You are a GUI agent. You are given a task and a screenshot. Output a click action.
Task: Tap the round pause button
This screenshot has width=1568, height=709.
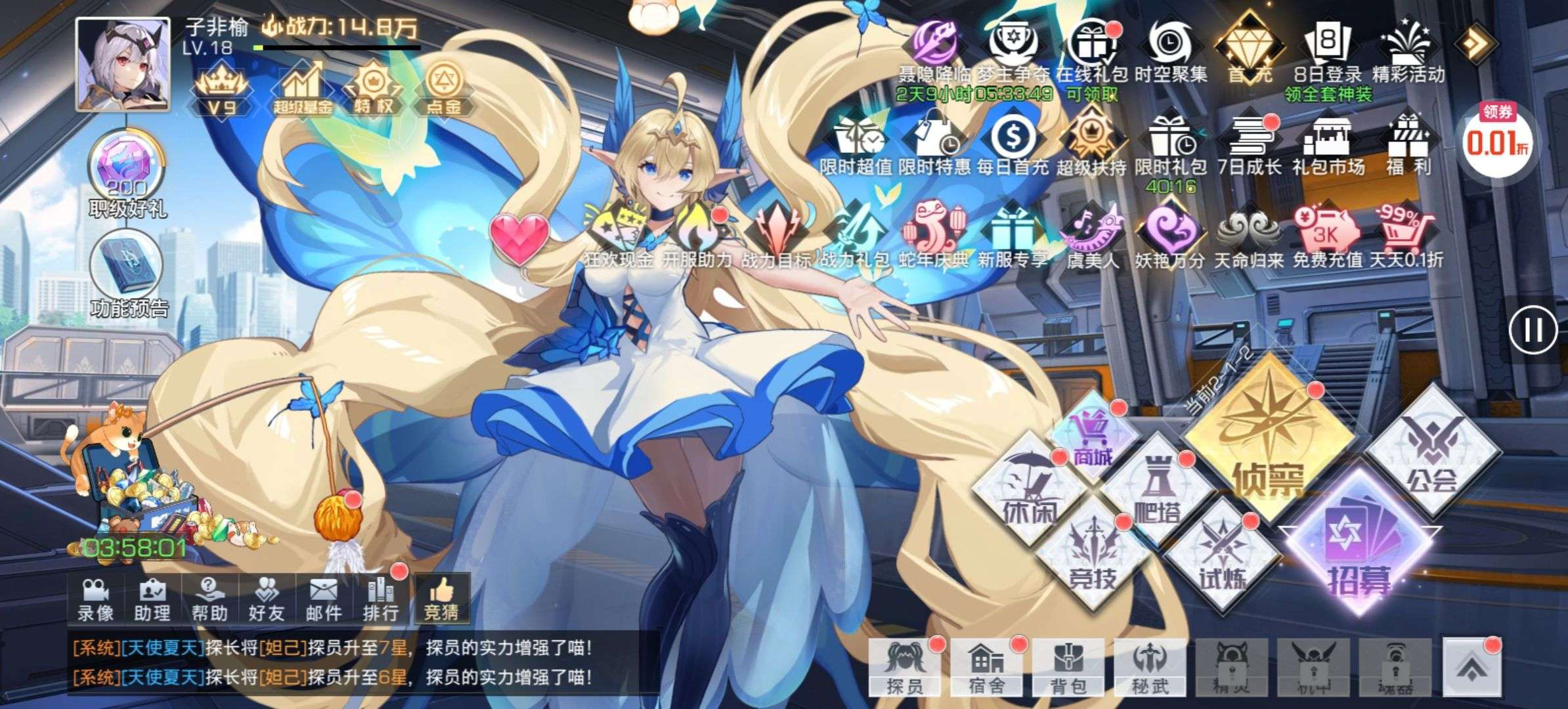[1533, 330]
